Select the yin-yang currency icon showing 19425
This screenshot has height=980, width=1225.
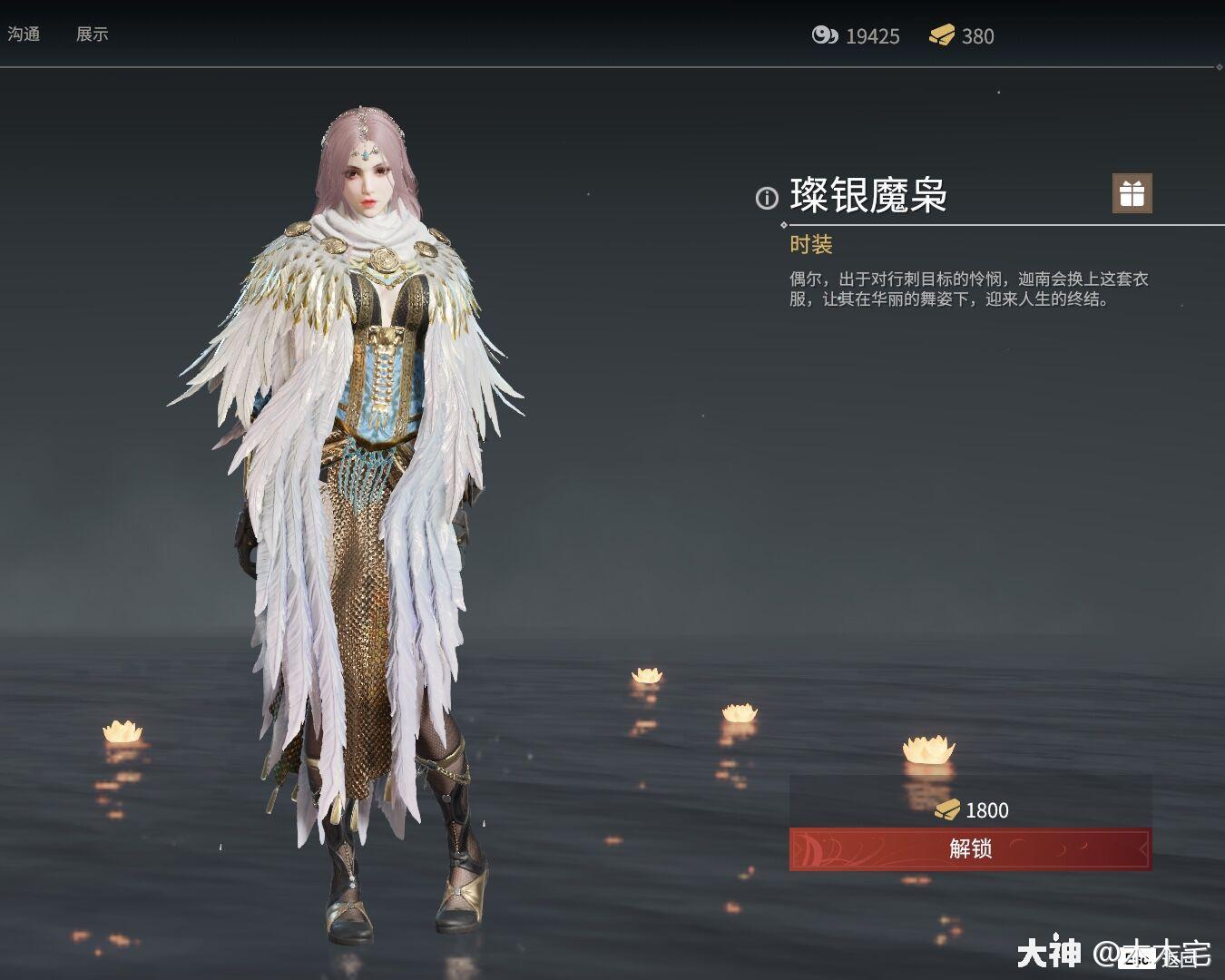[826, 36]
